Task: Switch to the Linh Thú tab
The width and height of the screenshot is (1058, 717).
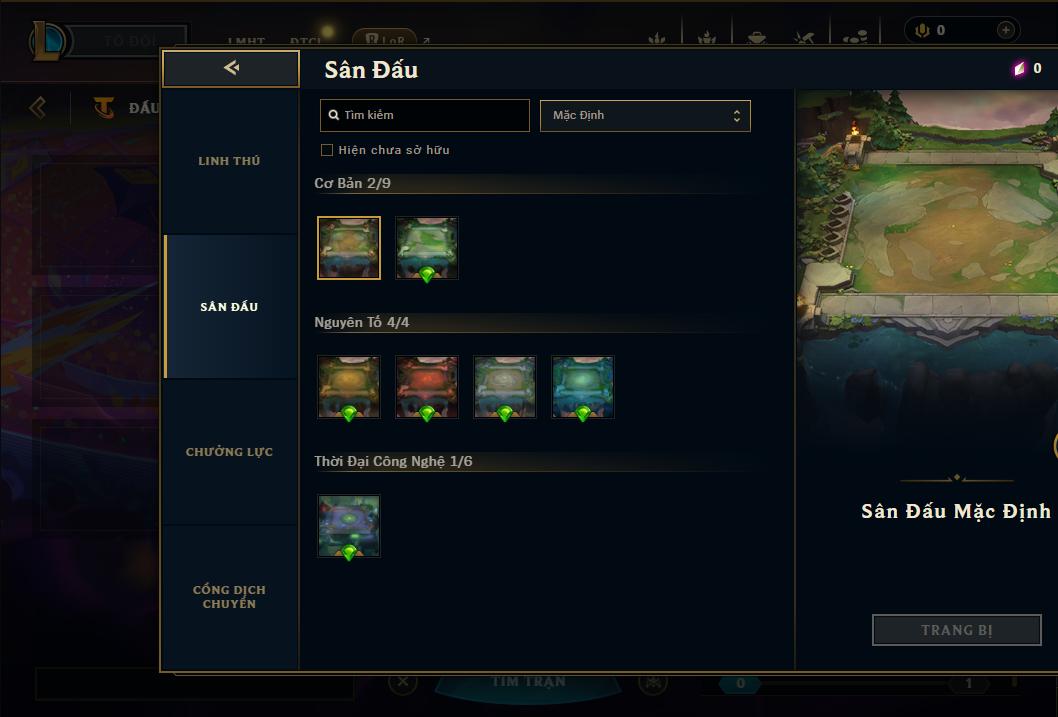Action: coord(229,161)
